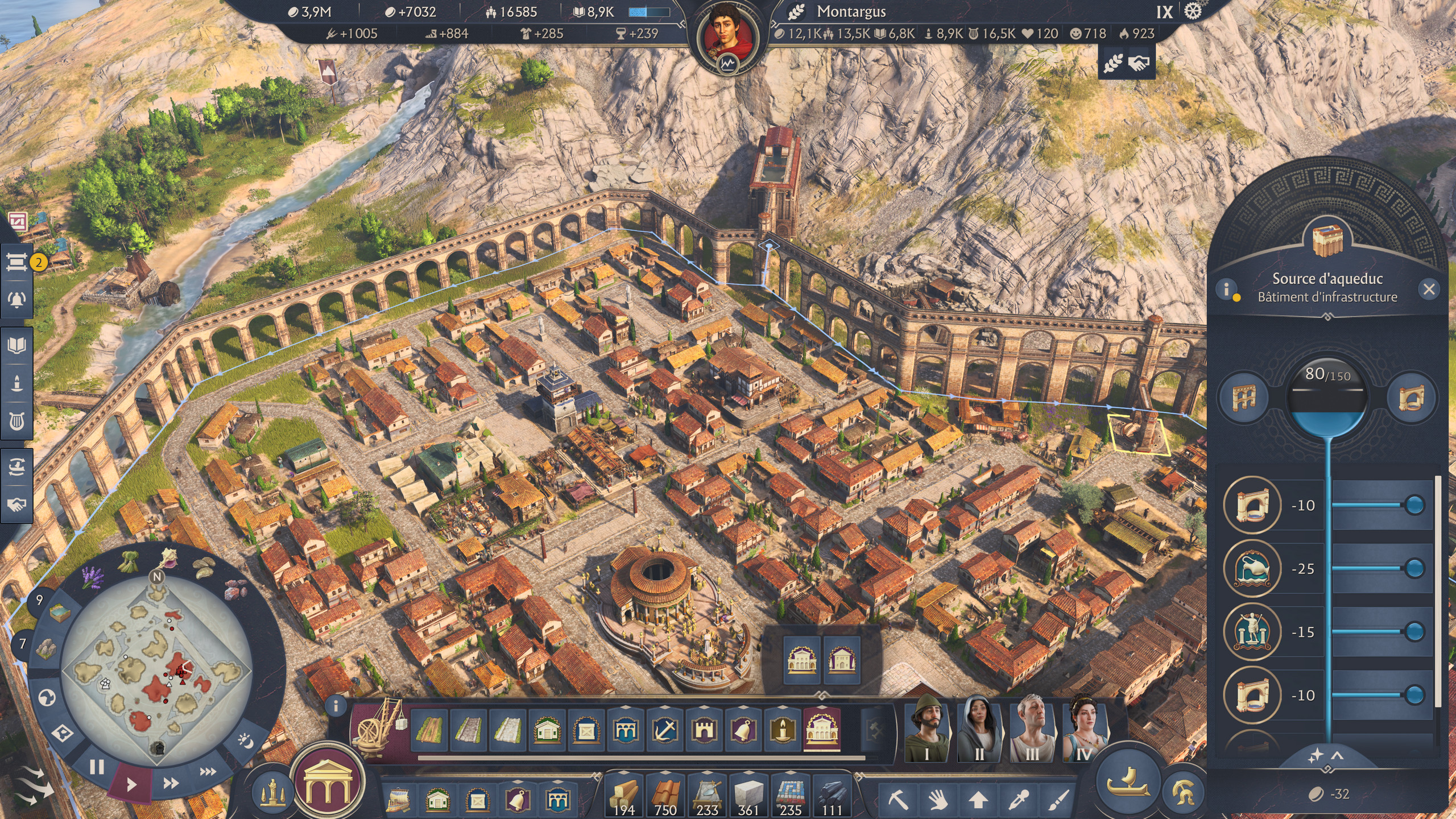Image resolution: width=1456 pixels, height=819 pixels.
Task: Set game speed to double fast-forward
Action: (171, 784)
